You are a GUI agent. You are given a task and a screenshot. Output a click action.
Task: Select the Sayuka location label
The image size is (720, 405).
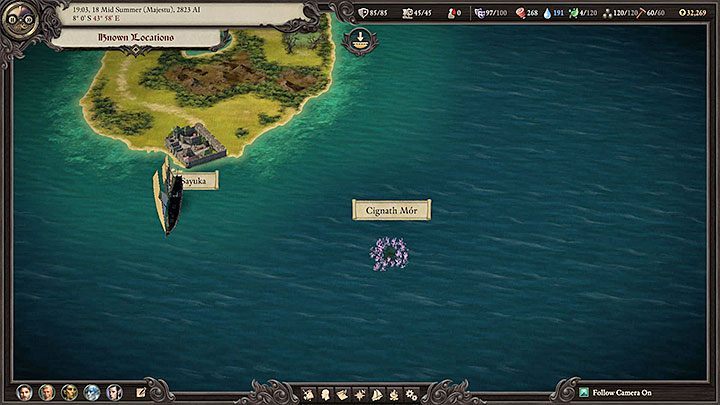coord(195,181)
